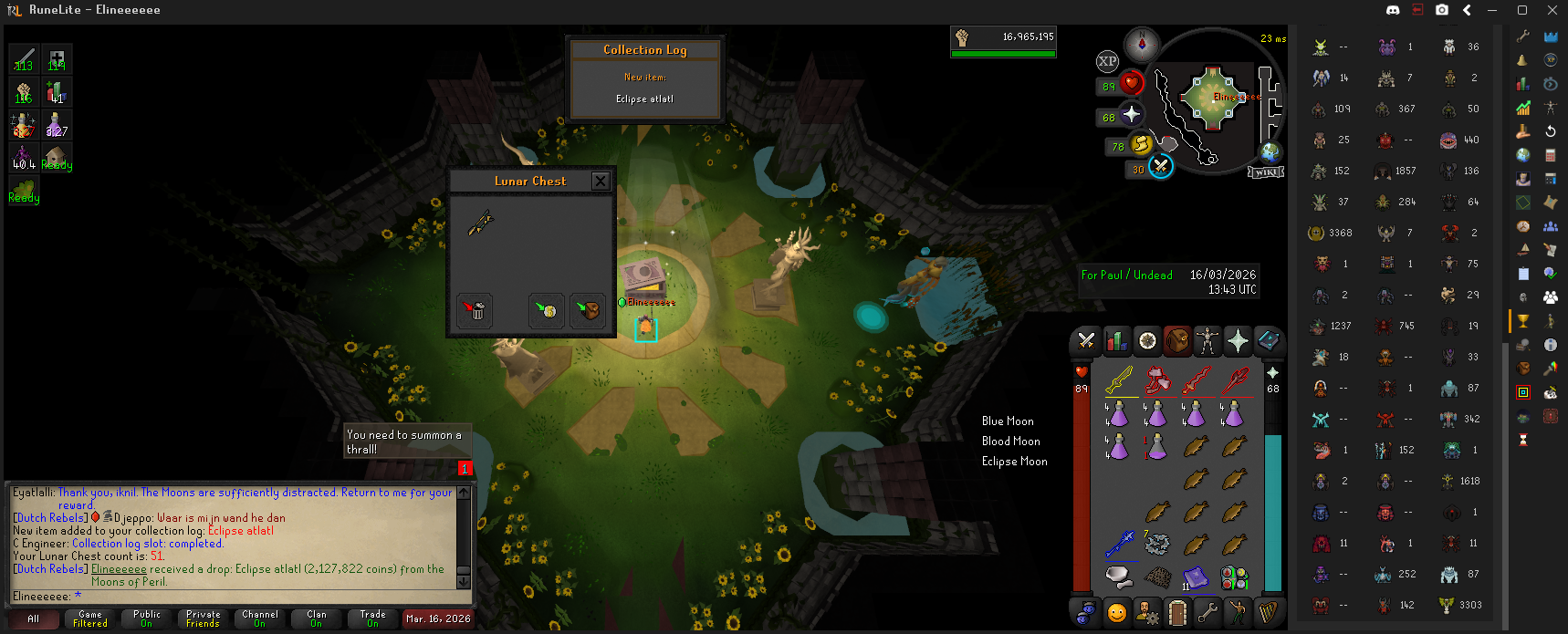Image resolution: width=1568 pixels, height=634 pixels.
Task: Open the Wiki lookup button
Action: coord(1267,172)
